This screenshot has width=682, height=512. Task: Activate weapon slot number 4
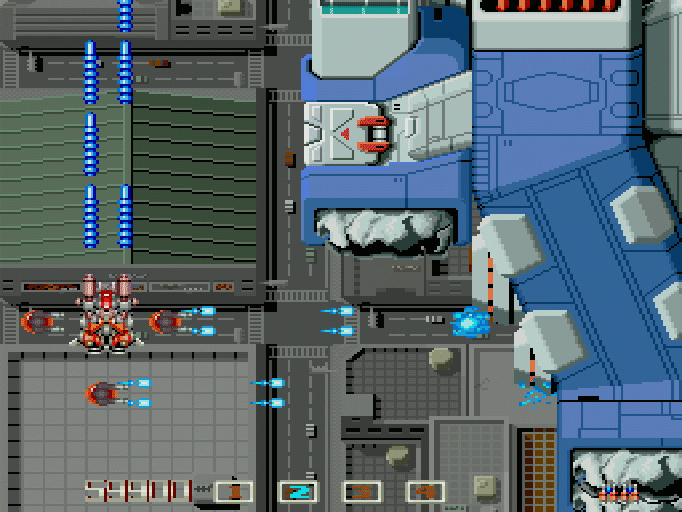[426, 491]
